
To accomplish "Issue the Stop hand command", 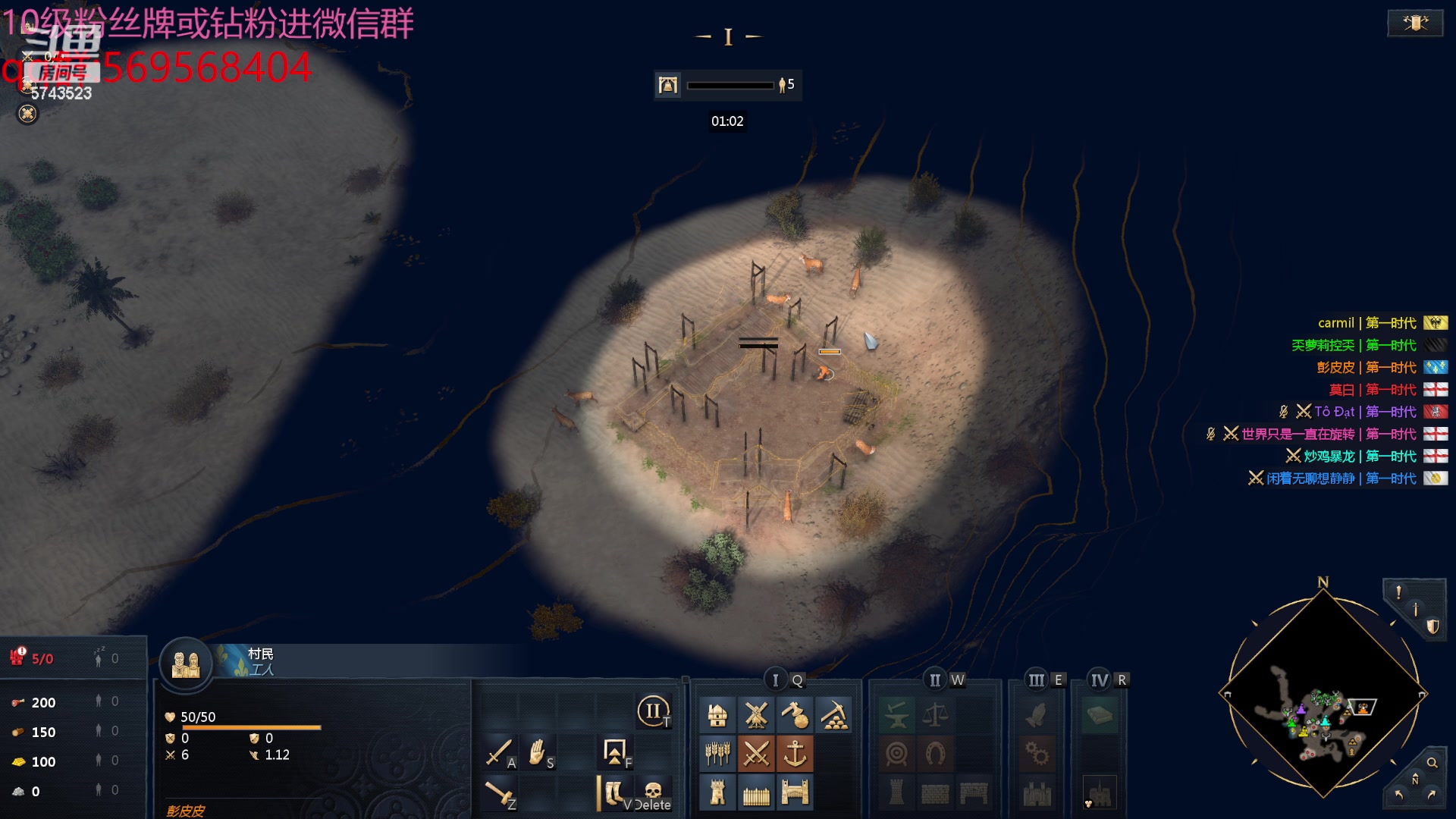I will tap(538, 752).
